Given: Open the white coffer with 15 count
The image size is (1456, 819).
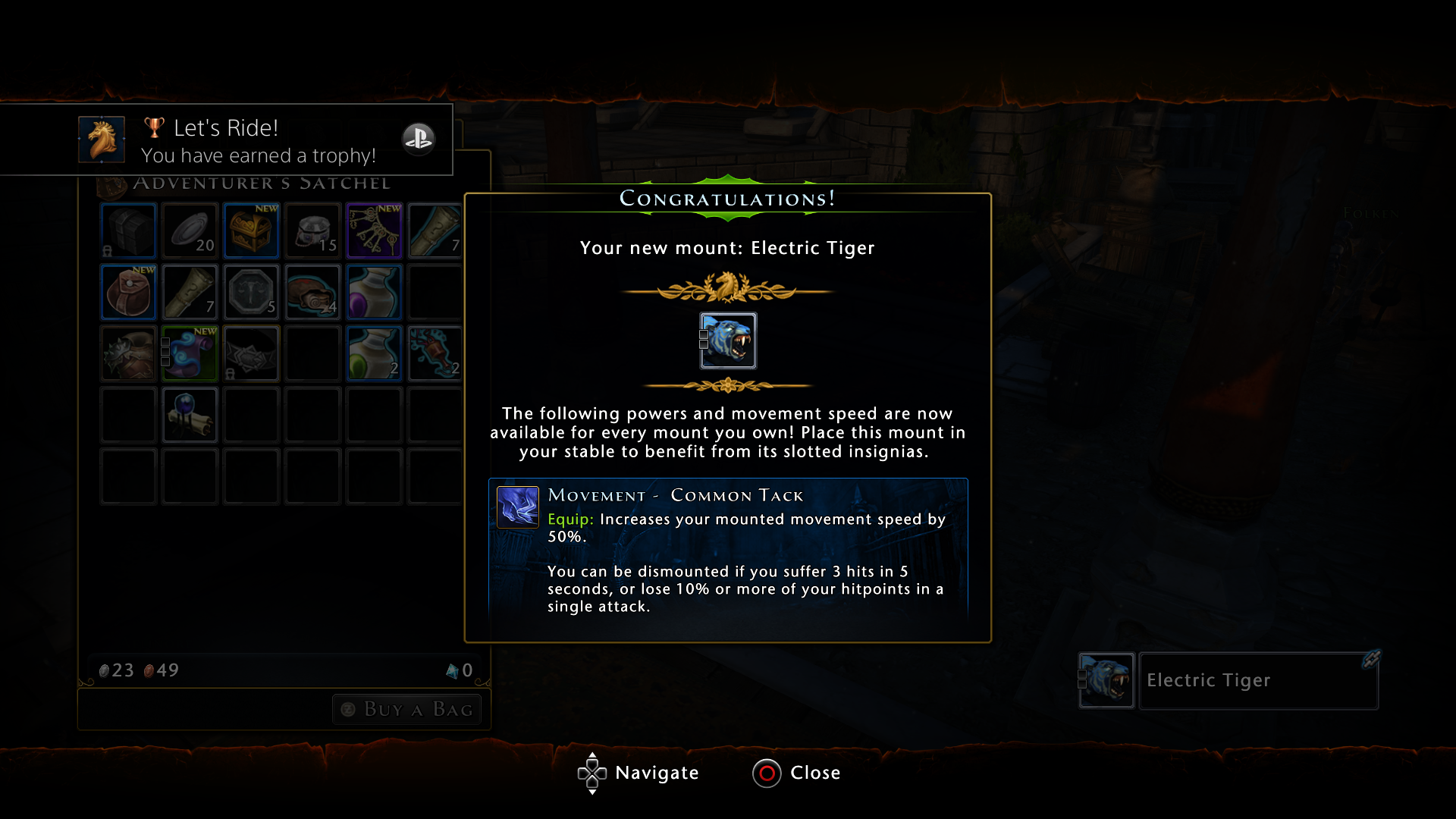Looking at the screenshot, I should click(312, 231).
